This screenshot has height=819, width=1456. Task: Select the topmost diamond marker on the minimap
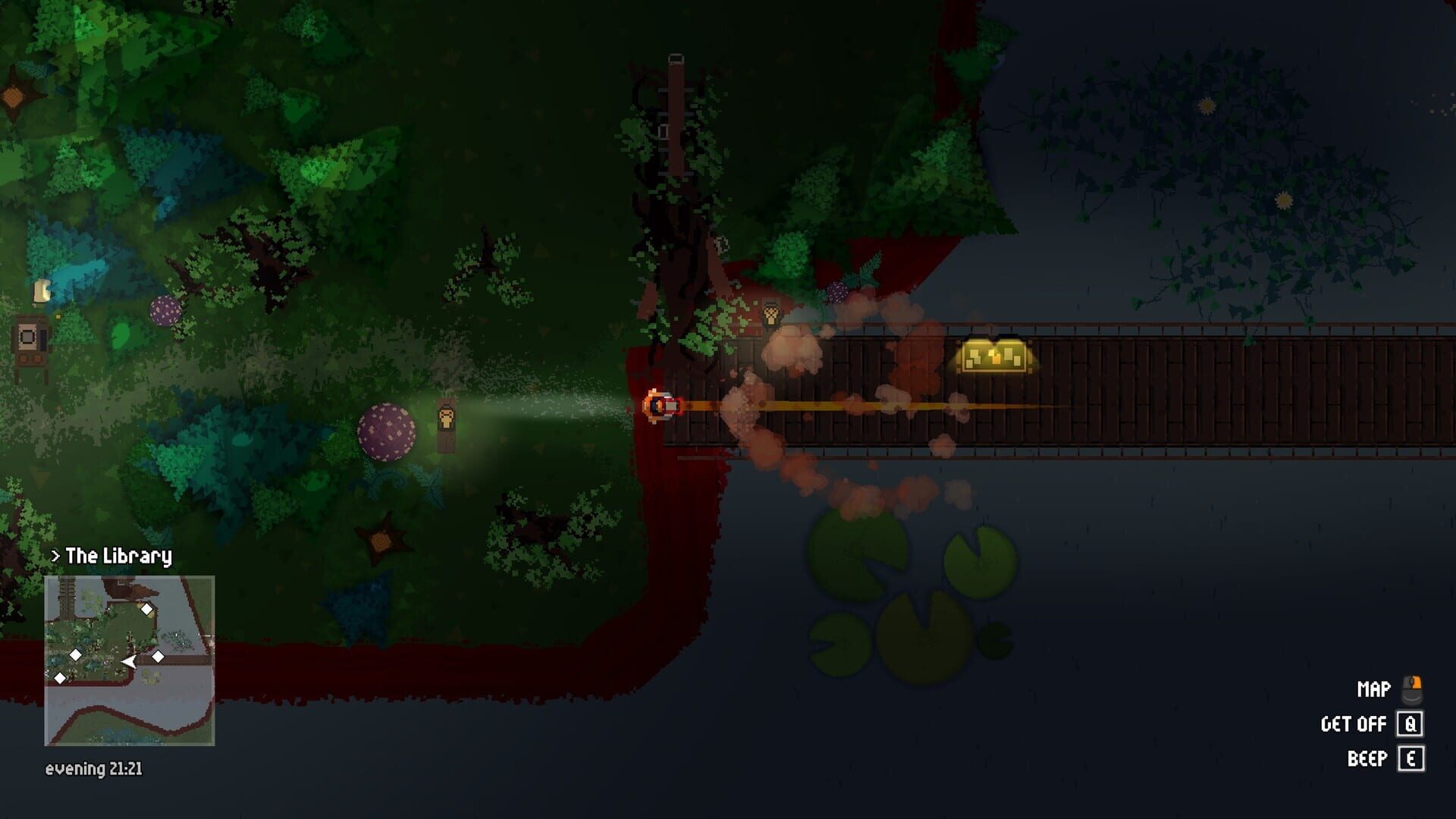[x=146, y=609]
